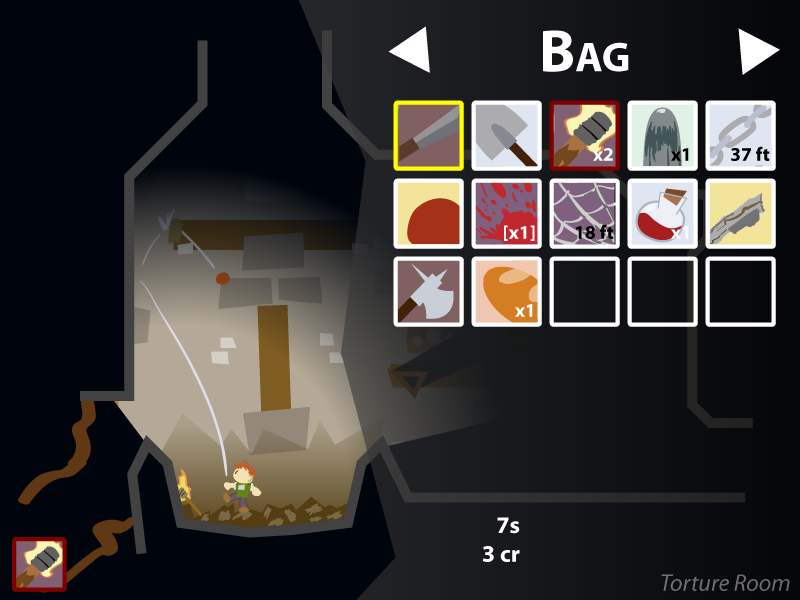The width and height of the screenshot is (800, 600).
Task: Choose the battle axe slot
Action: pyautogui.click(x=428, y=291)
